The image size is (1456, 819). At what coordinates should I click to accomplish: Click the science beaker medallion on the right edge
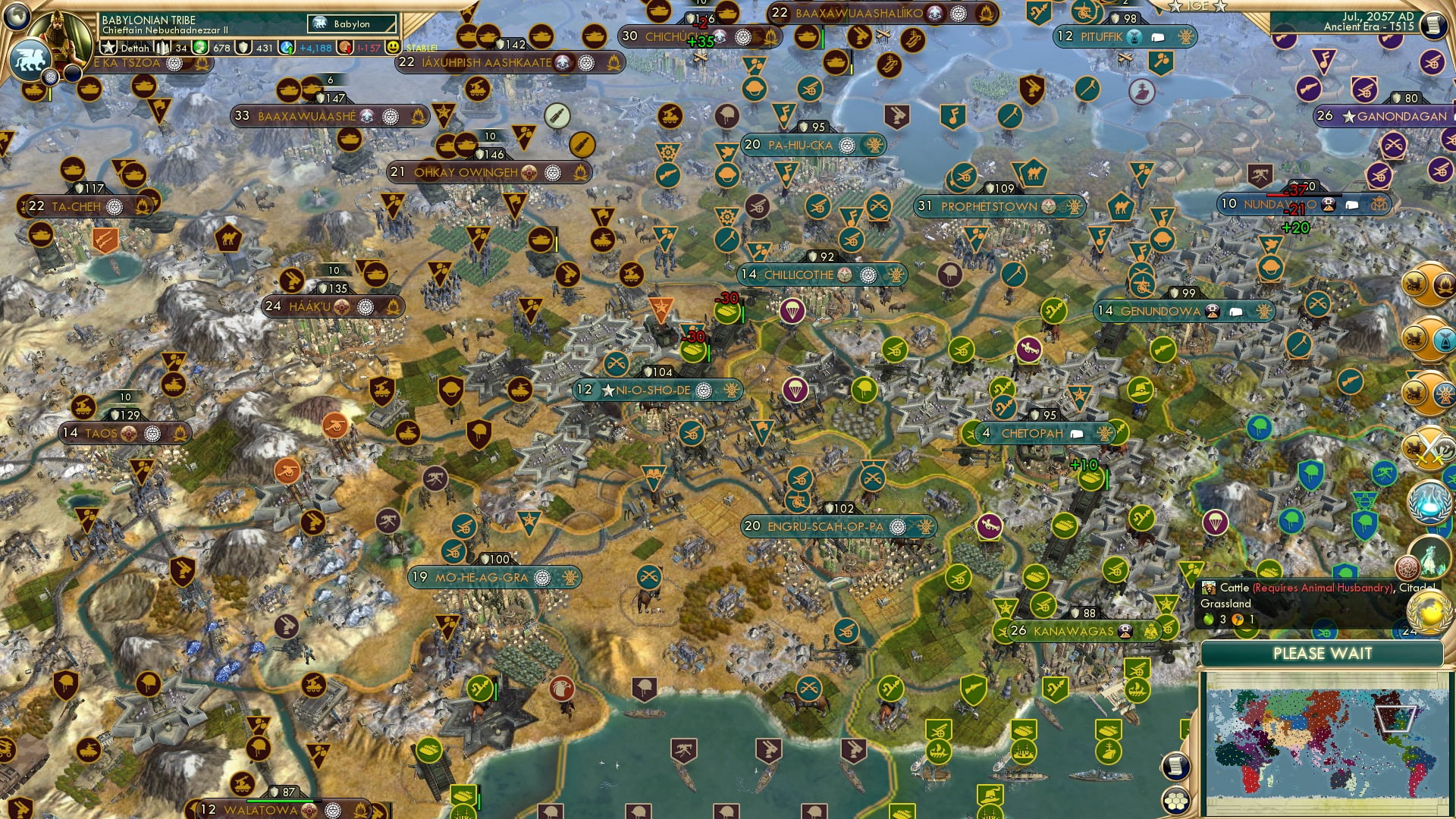pos(1429,502)
